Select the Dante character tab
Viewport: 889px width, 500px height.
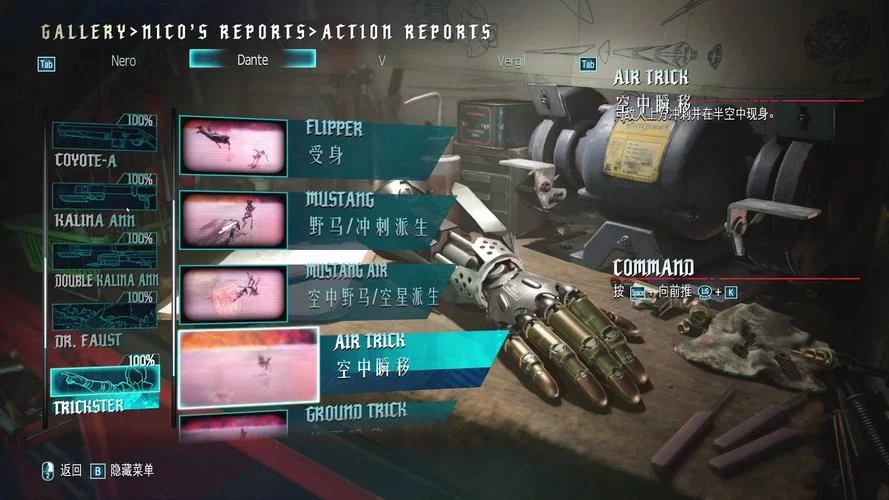252,60
